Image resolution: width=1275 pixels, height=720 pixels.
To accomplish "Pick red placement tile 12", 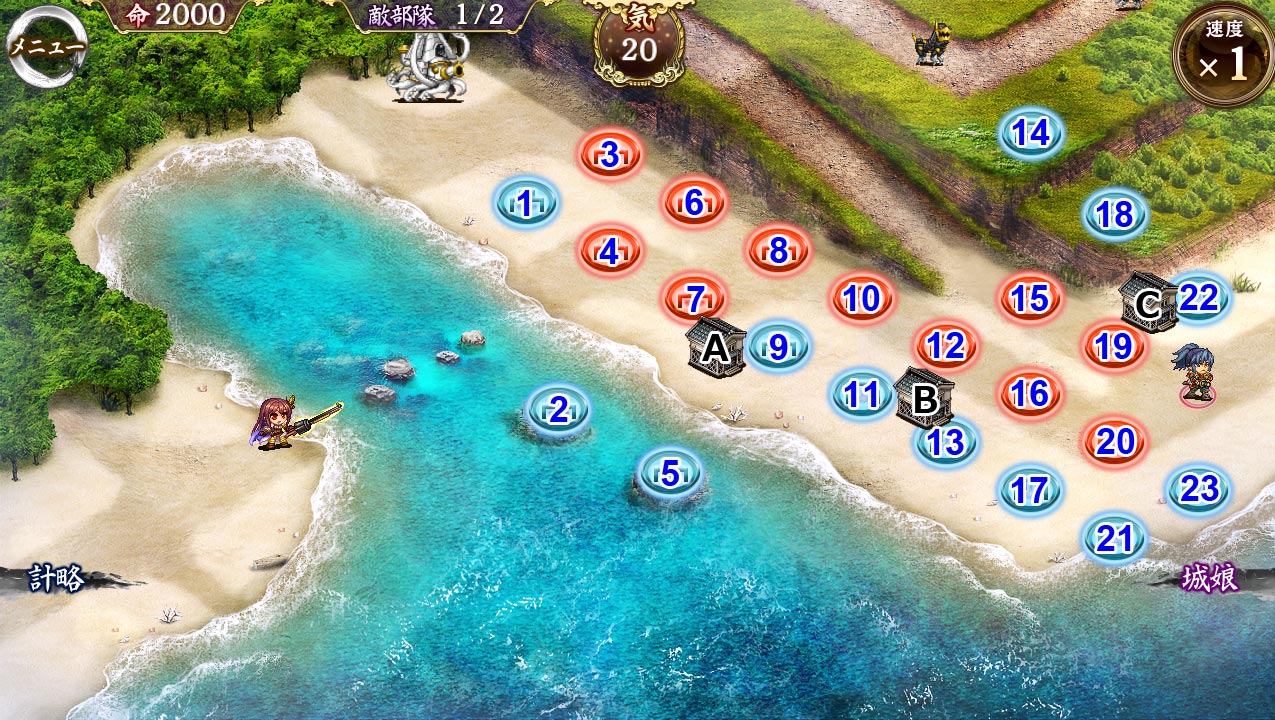I will pos(945,346).
